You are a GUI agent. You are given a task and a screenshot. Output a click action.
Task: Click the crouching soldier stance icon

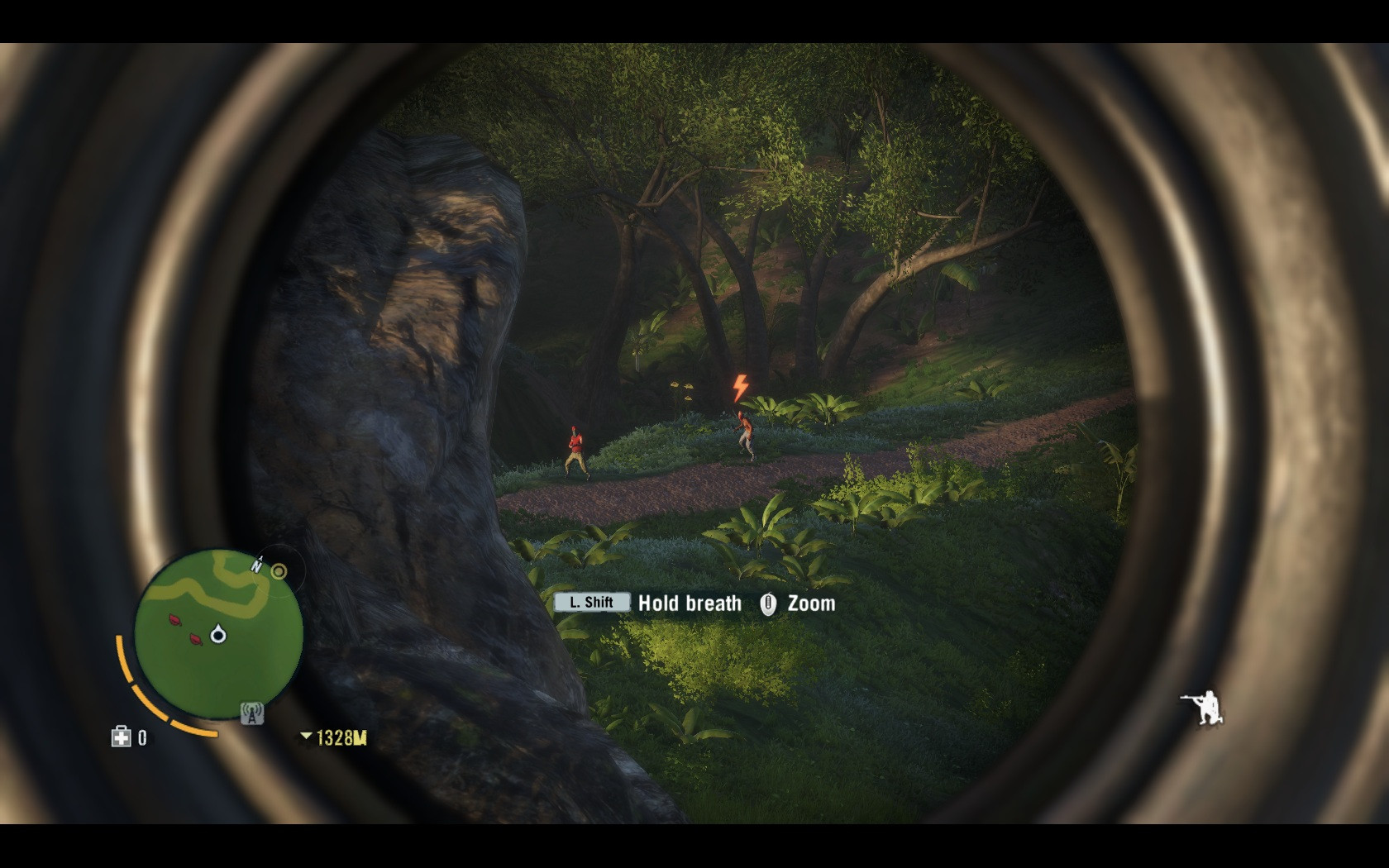1201,708
